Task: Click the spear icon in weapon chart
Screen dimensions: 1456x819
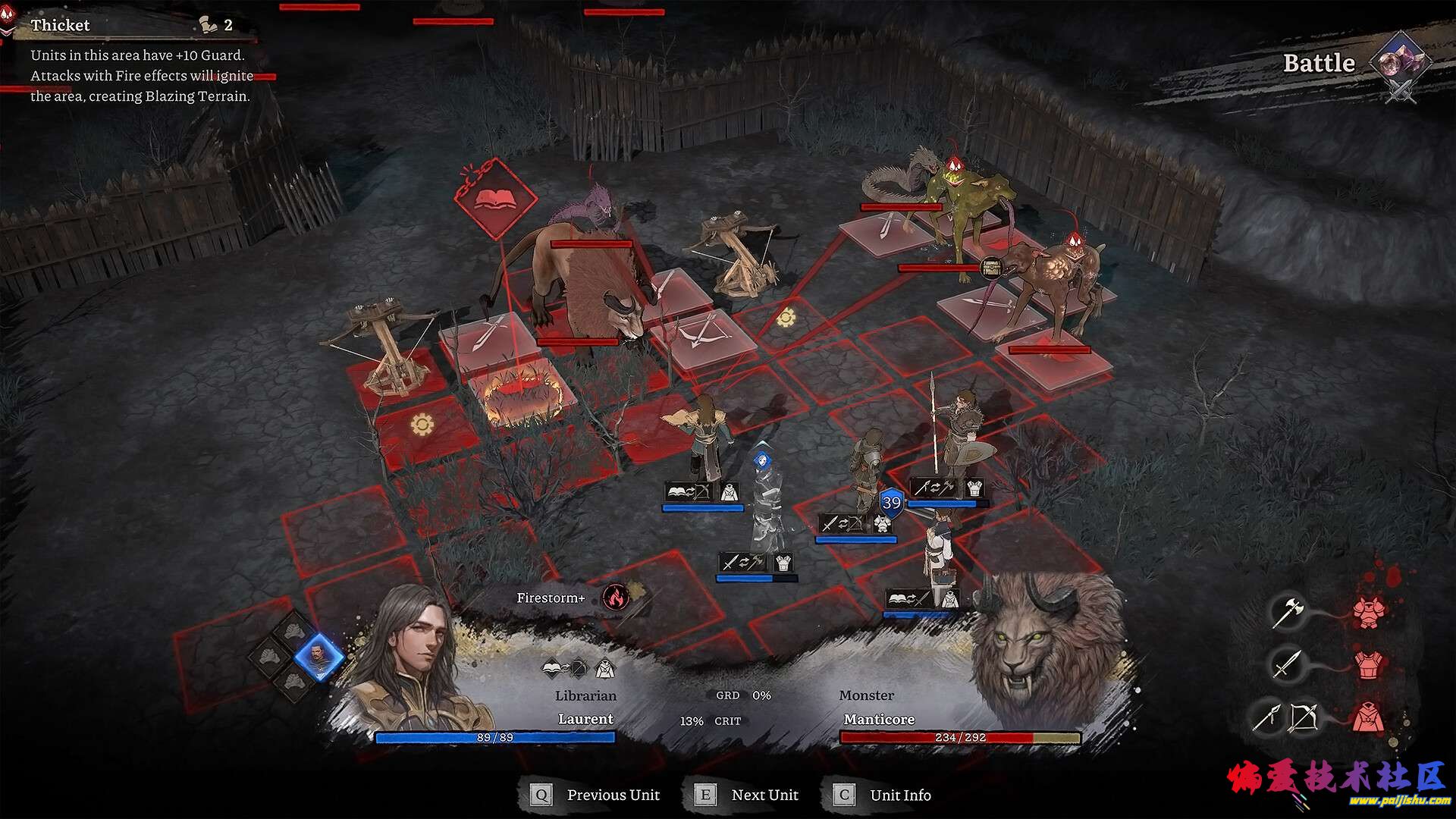Action: tap(1267, 717)
